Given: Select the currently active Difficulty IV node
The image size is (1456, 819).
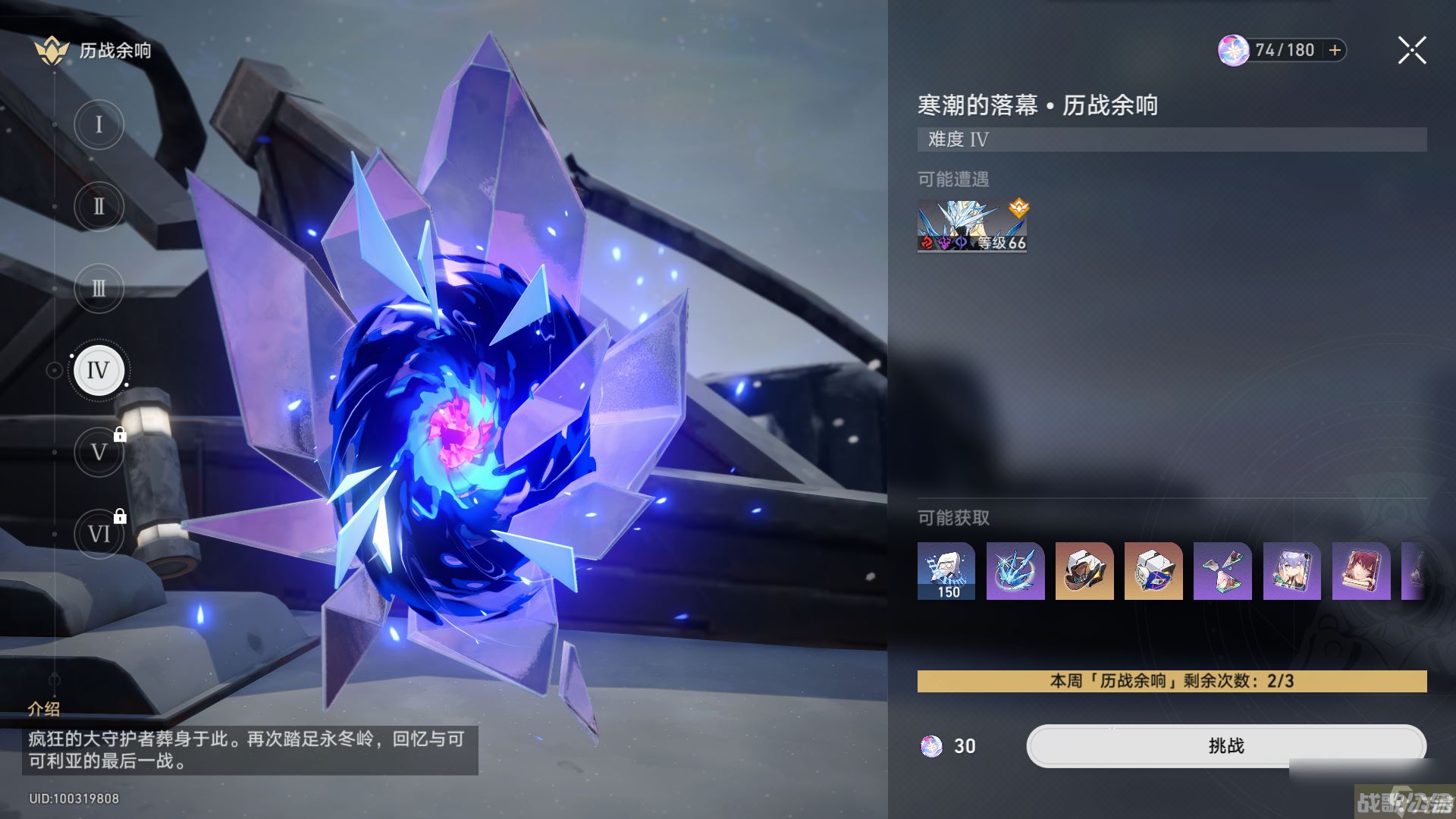Looking at the screenshot, I should [99, 370].
